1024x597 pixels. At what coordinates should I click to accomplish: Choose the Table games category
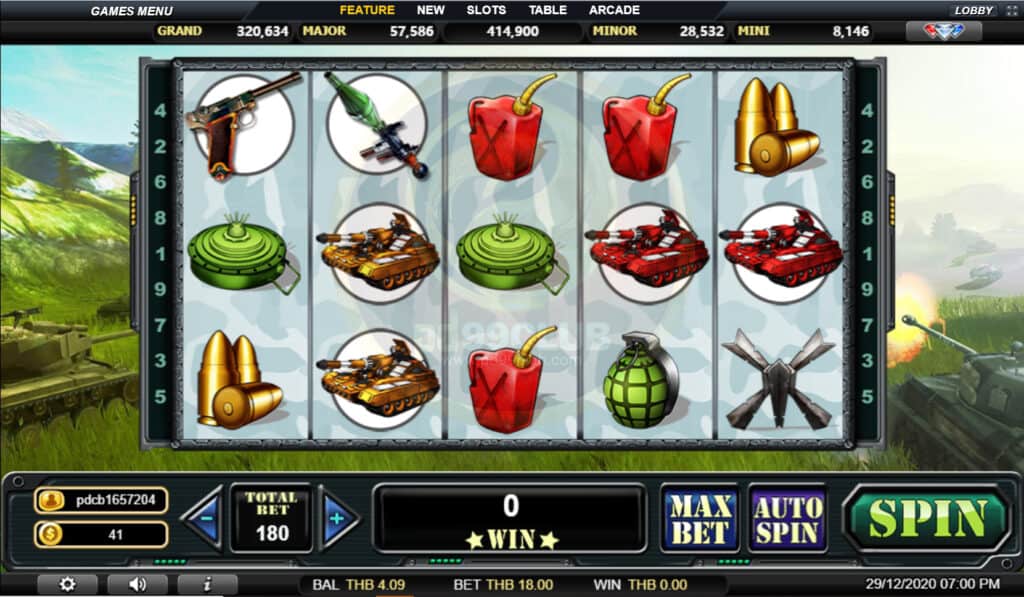(x=548, y=10)
